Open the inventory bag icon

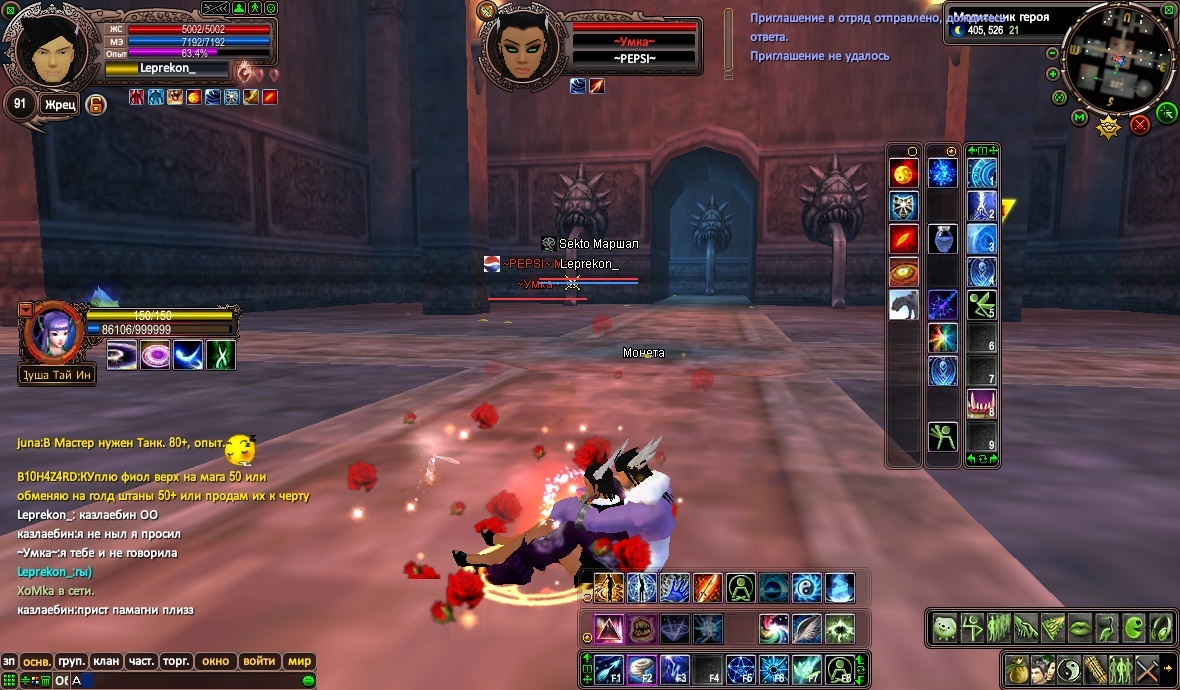point(1016,667)
